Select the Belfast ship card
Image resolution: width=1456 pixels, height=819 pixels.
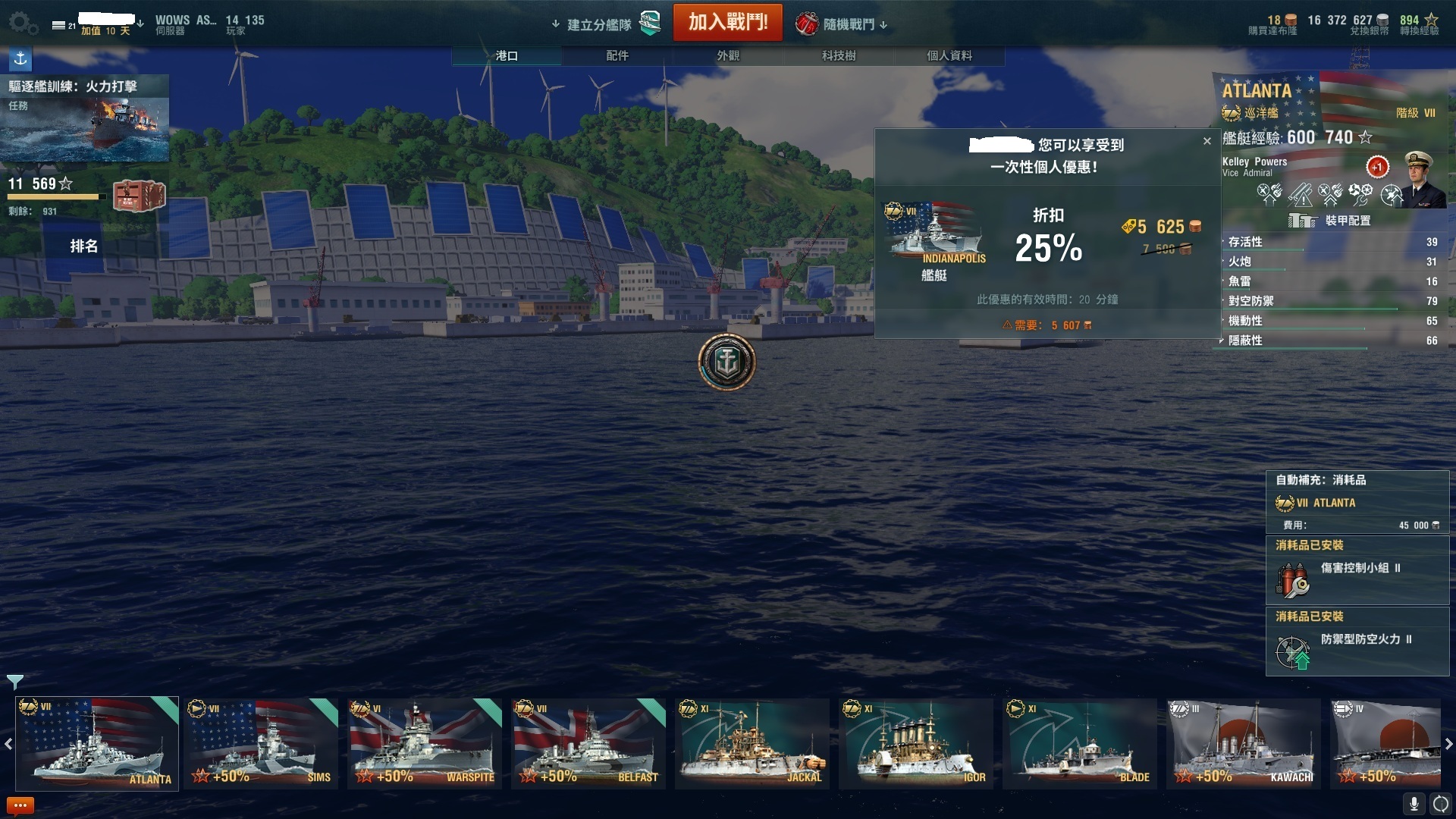[x=588, y=743]
